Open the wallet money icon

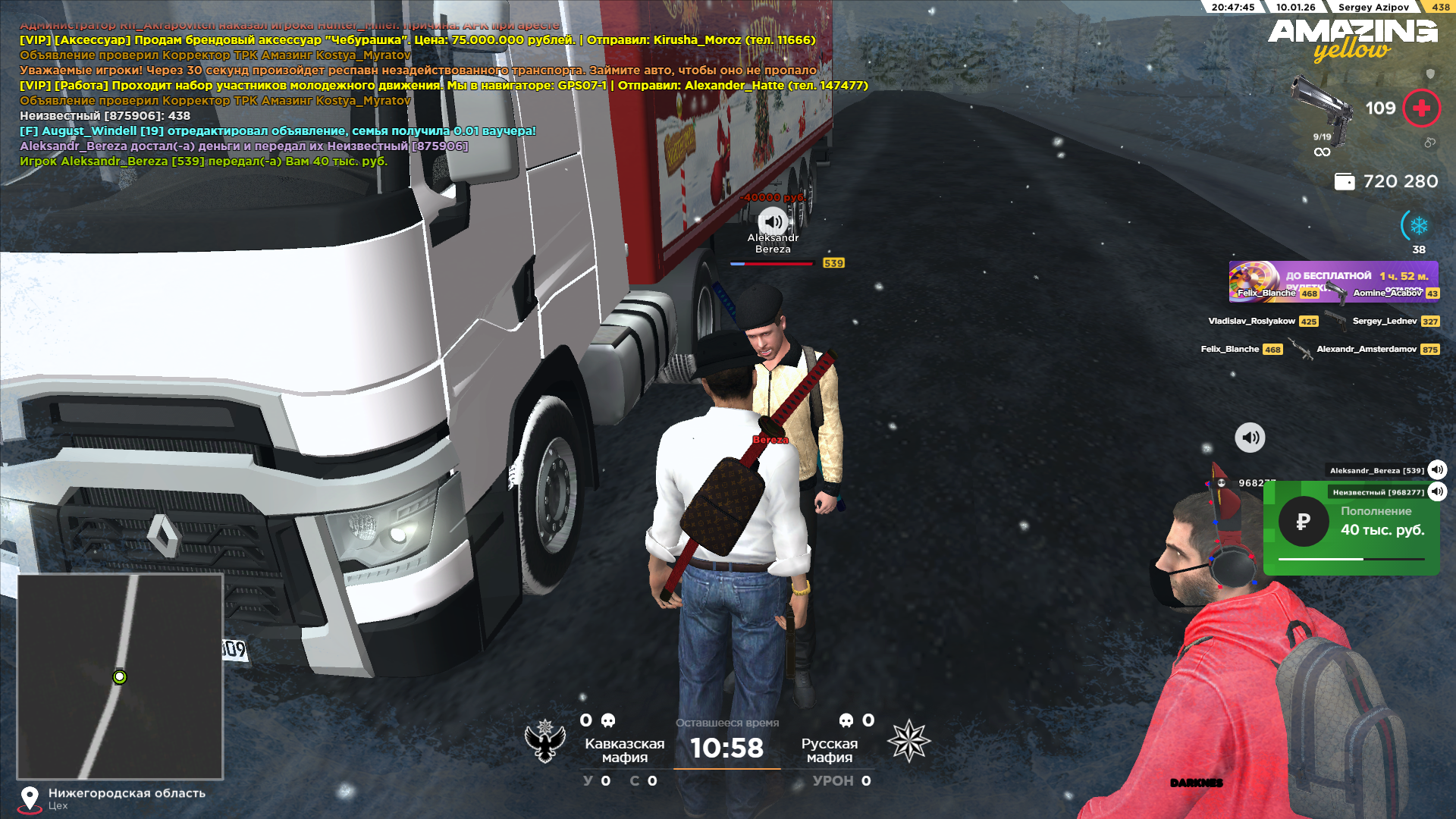pos(1344,182)
